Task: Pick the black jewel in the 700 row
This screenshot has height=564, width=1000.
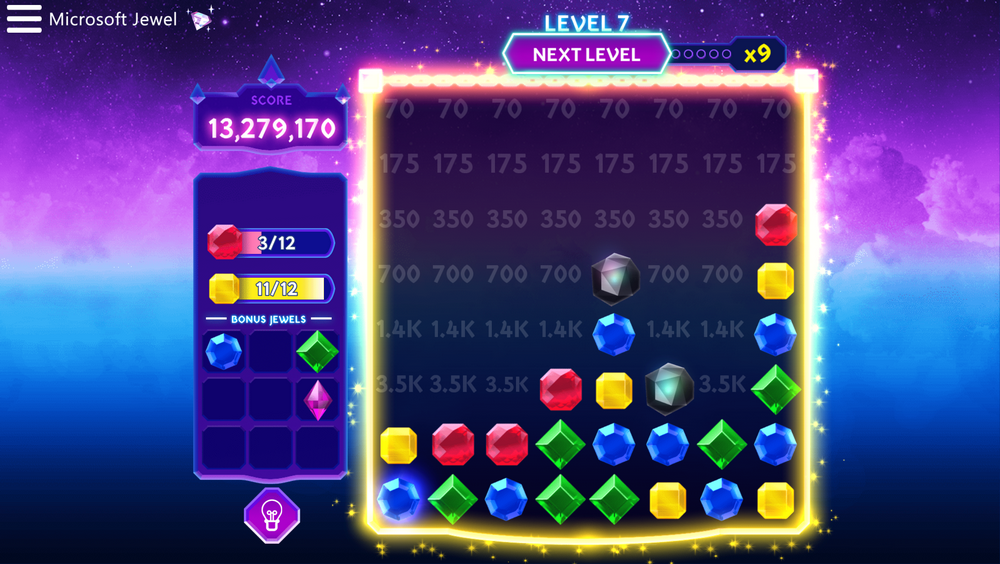Action: click(x=614, y=279)
